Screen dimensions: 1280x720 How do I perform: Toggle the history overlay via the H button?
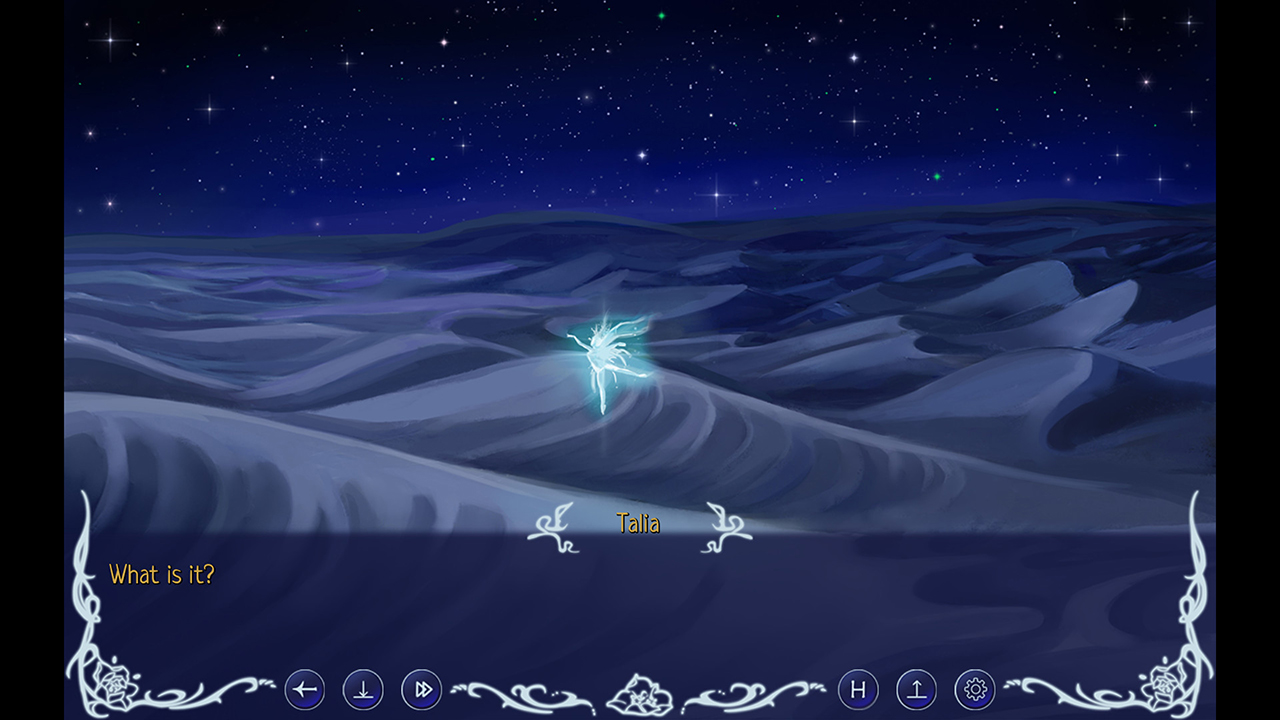(x=858, y=689)
